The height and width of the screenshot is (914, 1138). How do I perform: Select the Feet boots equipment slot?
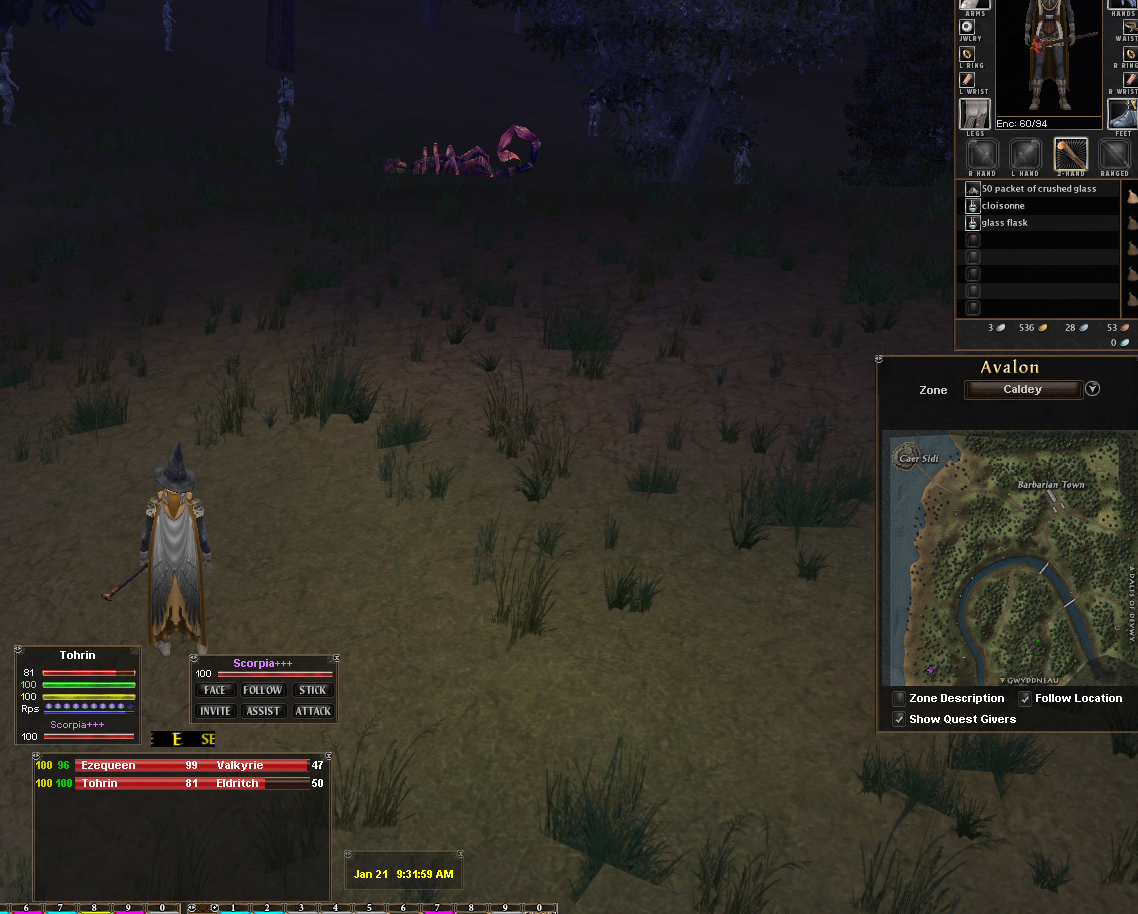click(1122, 114)
